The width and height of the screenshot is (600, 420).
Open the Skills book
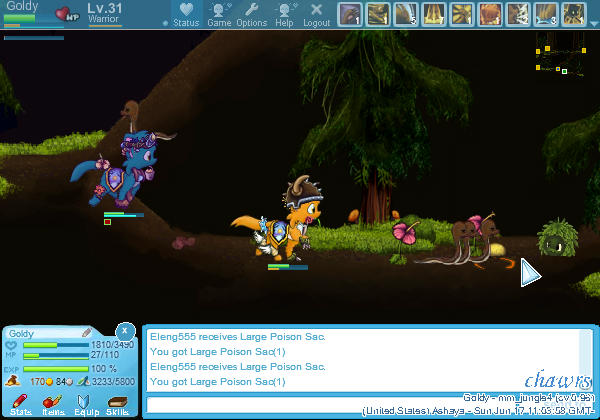click(117, 404)
